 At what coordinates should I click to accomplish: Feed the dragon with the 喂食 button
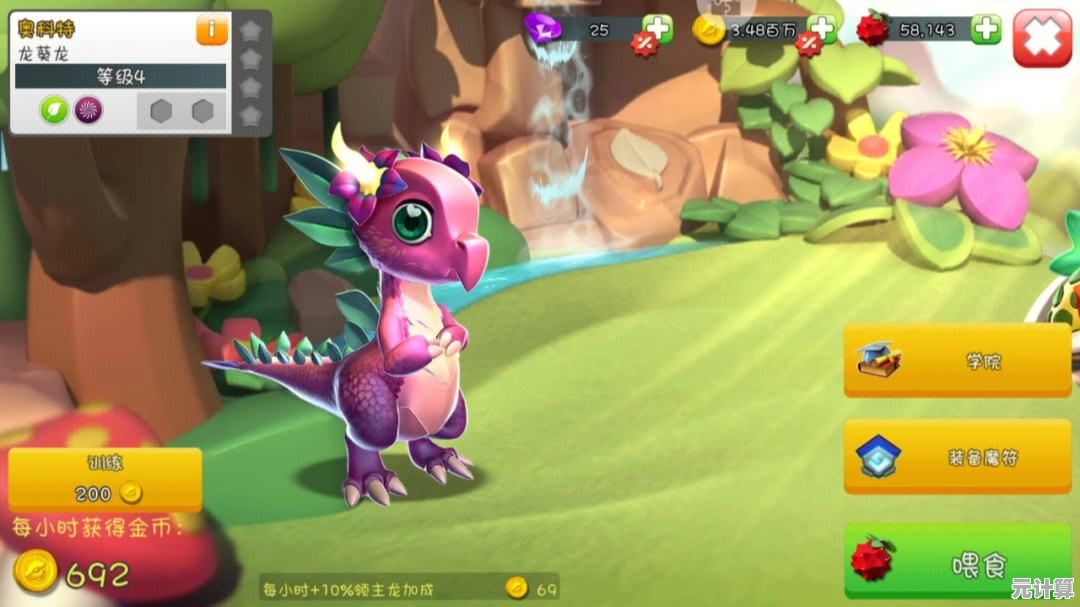pos(957,564)
